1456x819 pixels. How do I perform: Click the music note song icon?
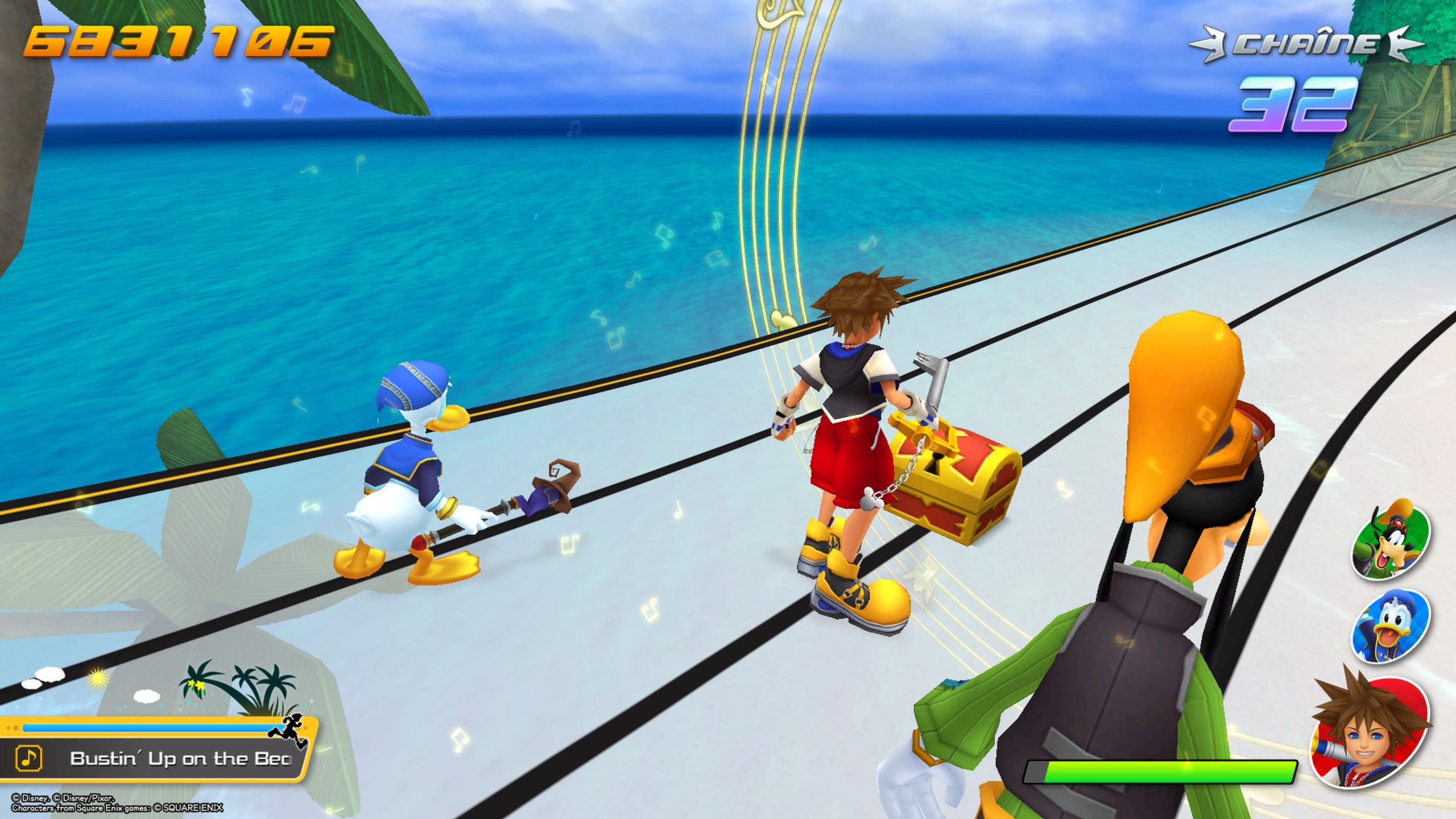(x=29, y=758)
